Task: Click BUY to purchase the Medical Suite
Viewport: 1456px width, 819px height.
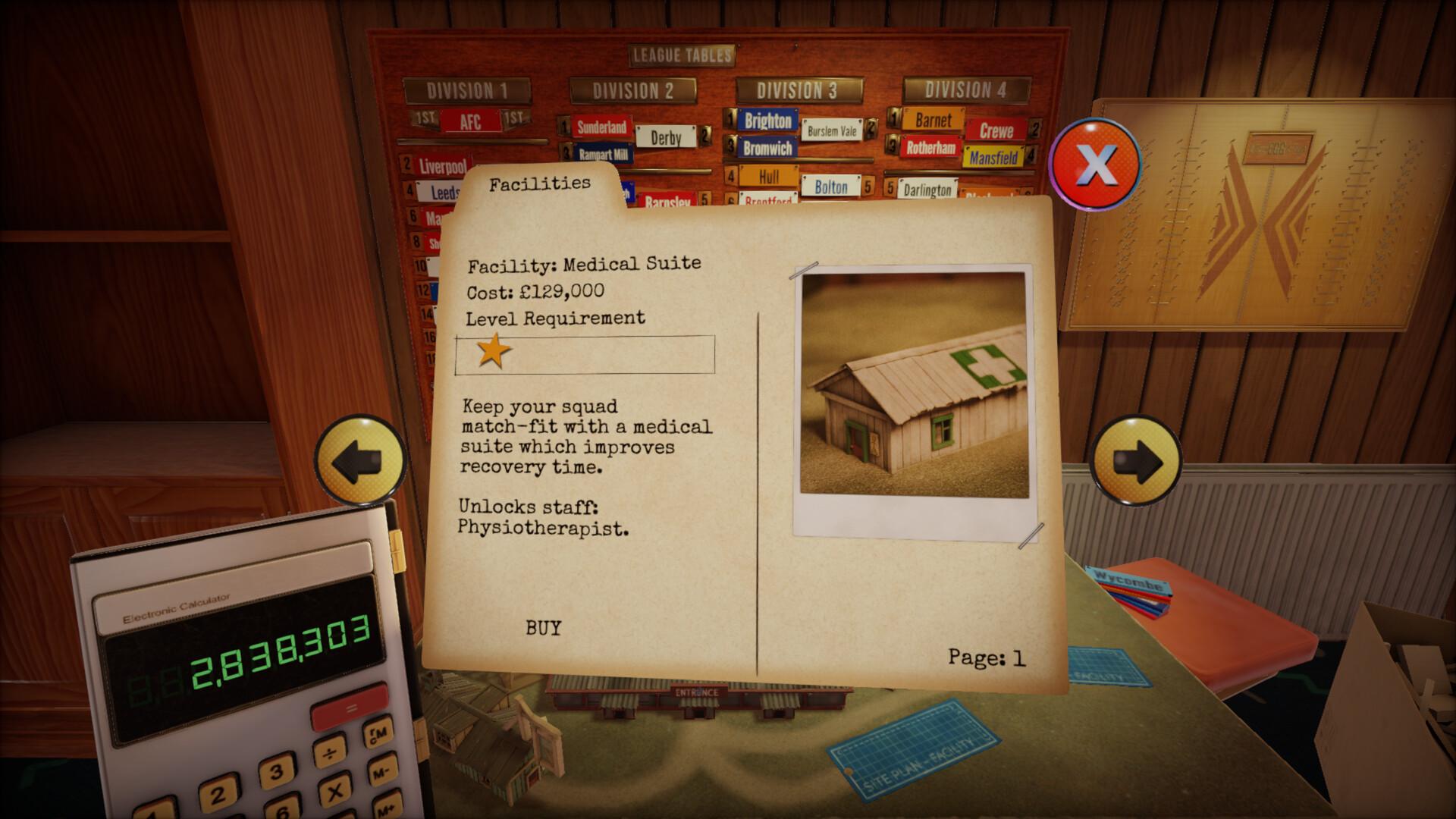Action: [543, 628]
